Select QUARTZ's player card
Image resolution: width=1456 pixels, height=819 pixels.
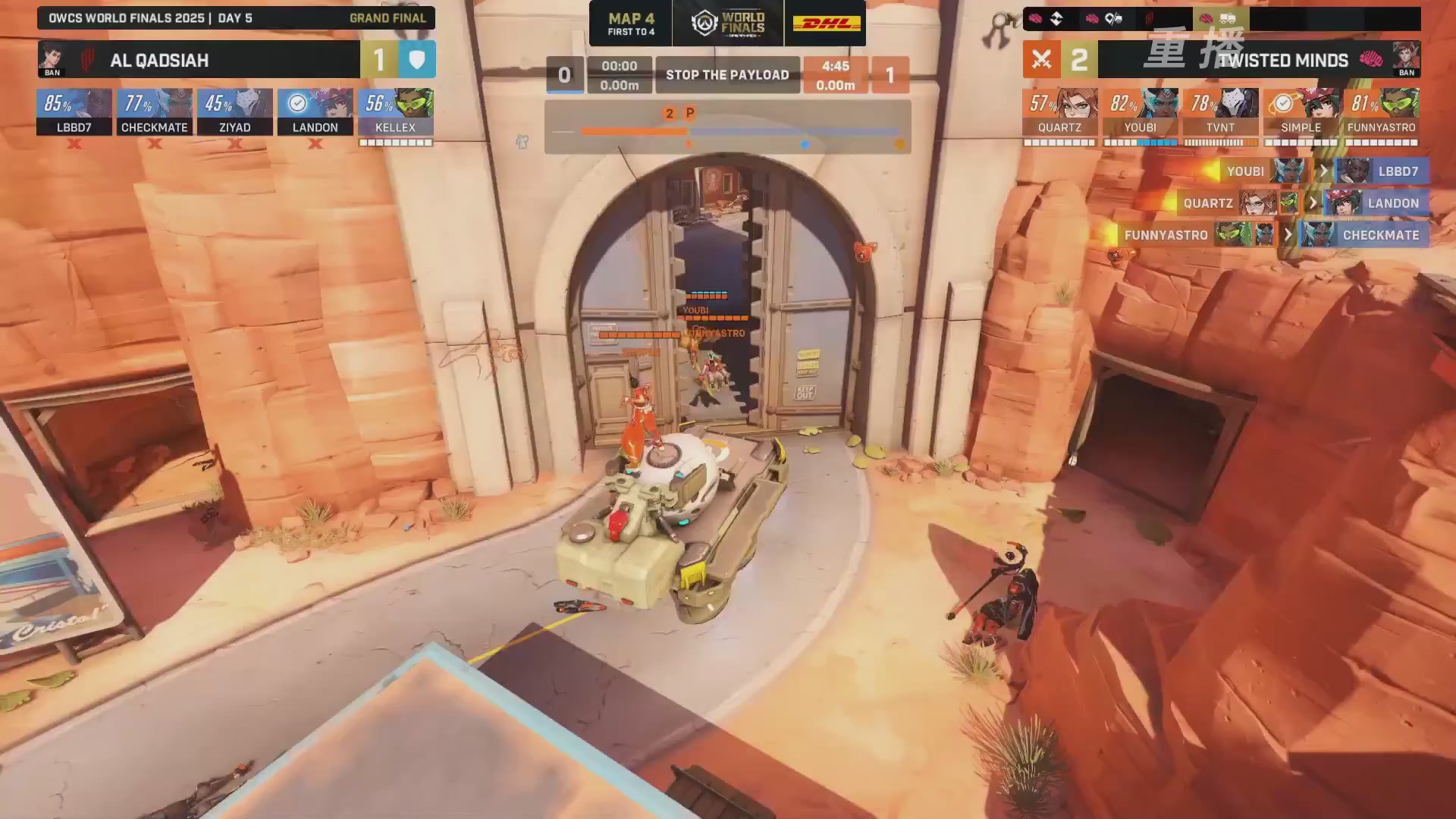pos(1059,112)
